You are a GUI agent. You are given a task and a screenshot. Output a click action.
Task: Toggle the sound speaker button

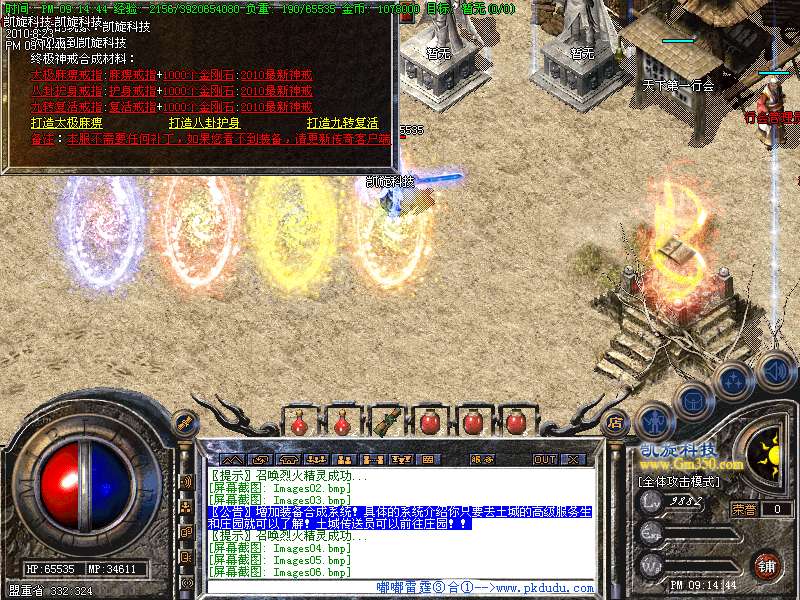(x=775, y=371)
